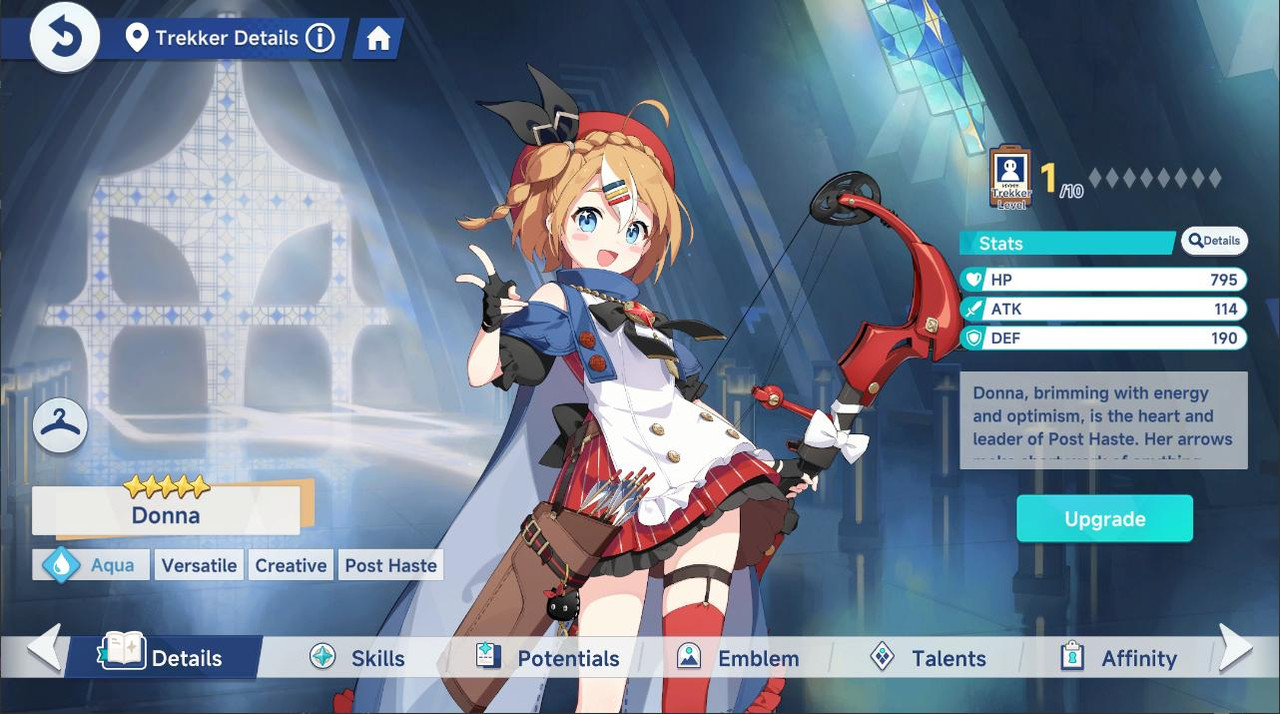Select the Details tab
This screenshot has width=1280, height=714.
tap(164, 658)
